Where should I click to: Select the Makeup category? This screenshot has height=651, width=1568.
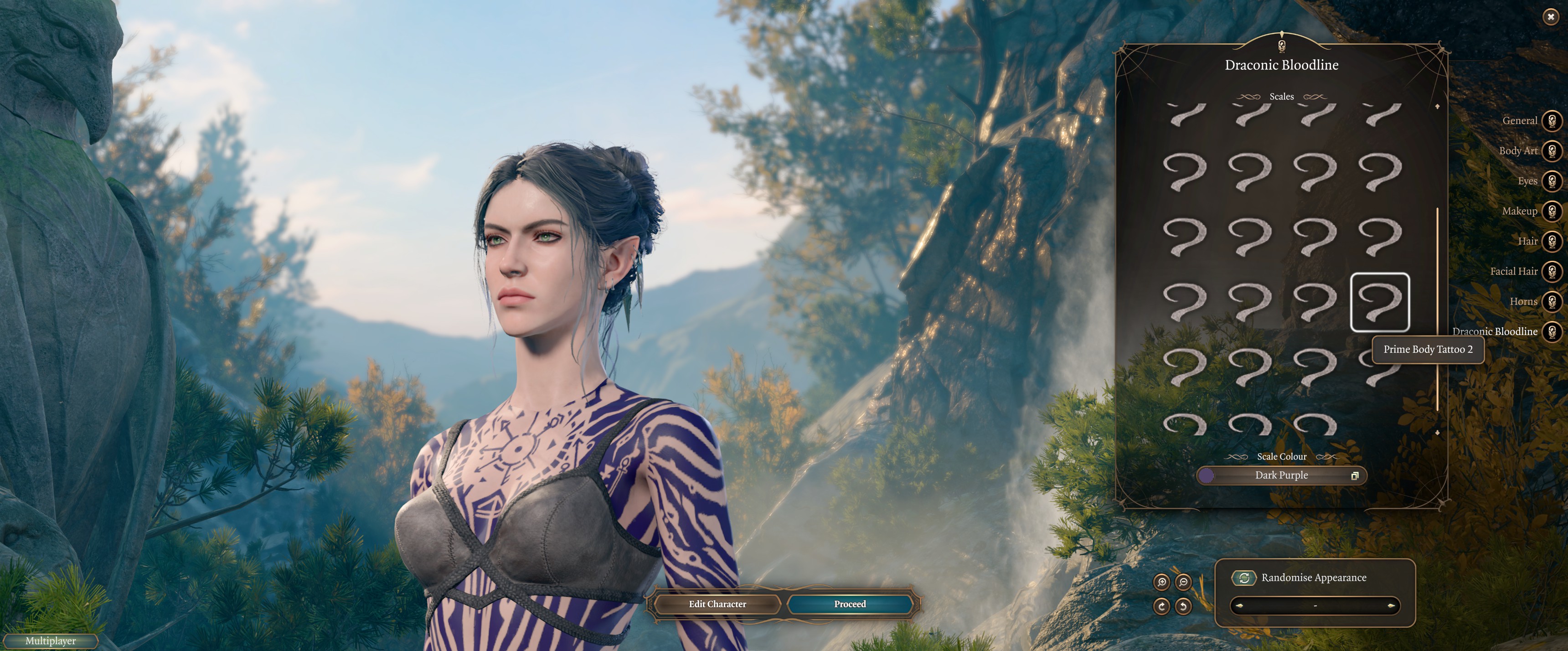[x=1552, y=211]
